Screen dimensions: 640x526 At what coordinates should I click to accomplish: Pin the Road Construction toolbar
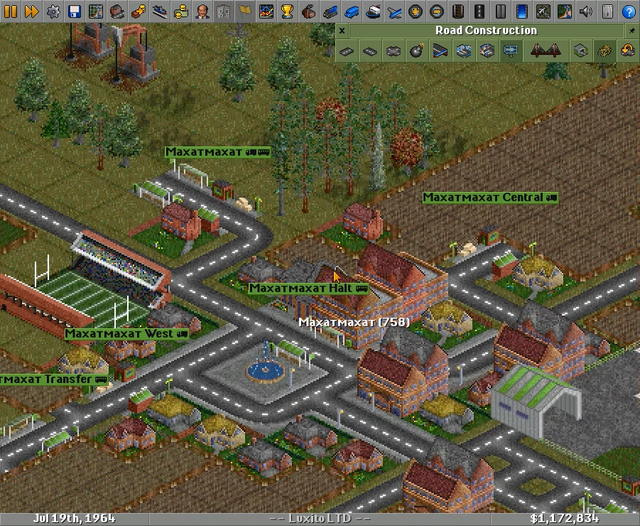[x=633, y=30]
